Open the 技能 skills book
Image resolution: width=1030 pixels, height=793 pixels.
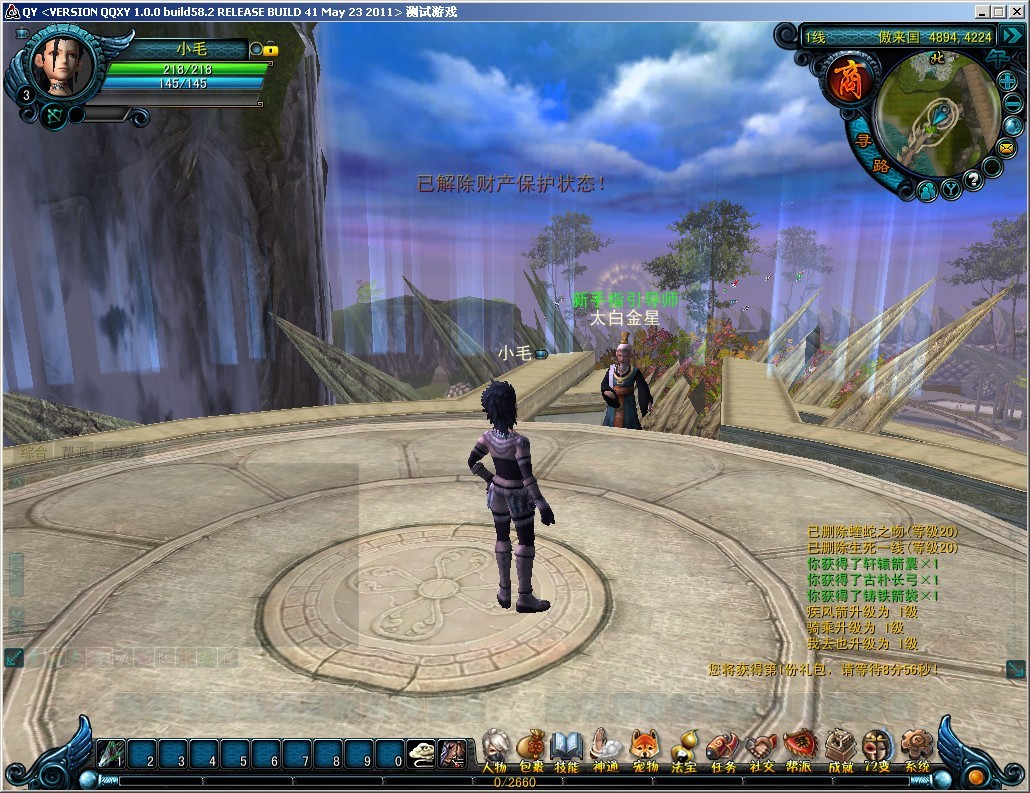[x=567, y=749]
